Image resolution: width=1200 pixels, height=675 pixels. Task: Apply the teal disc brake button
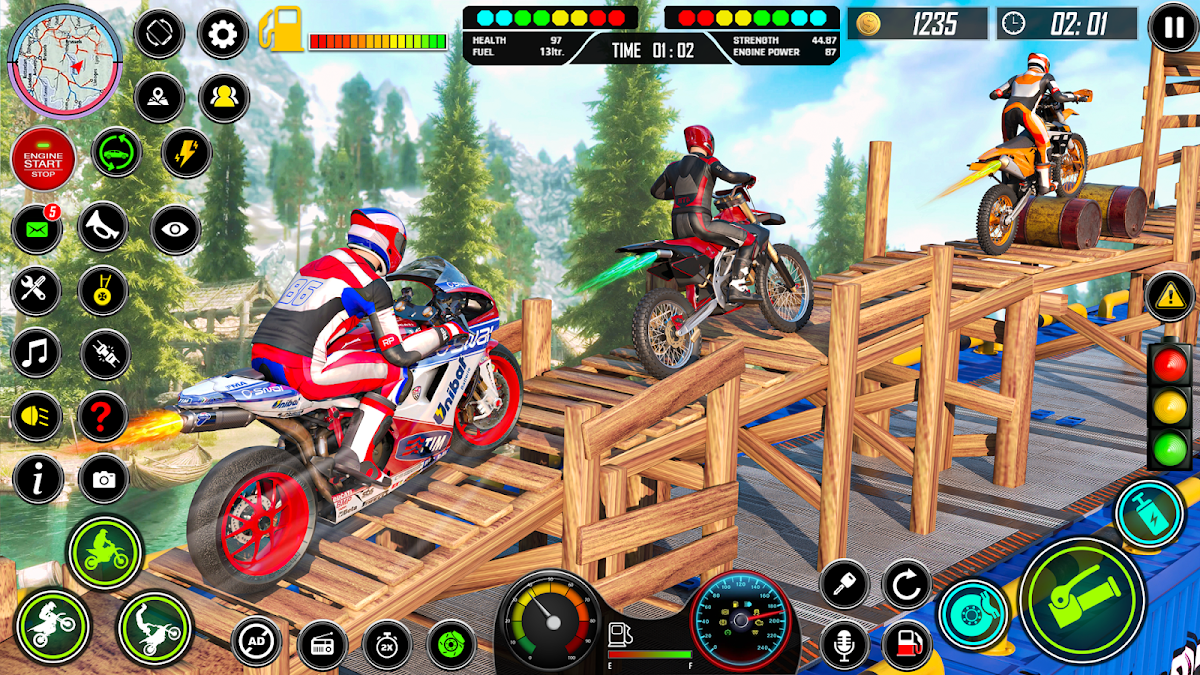(973, 612)
